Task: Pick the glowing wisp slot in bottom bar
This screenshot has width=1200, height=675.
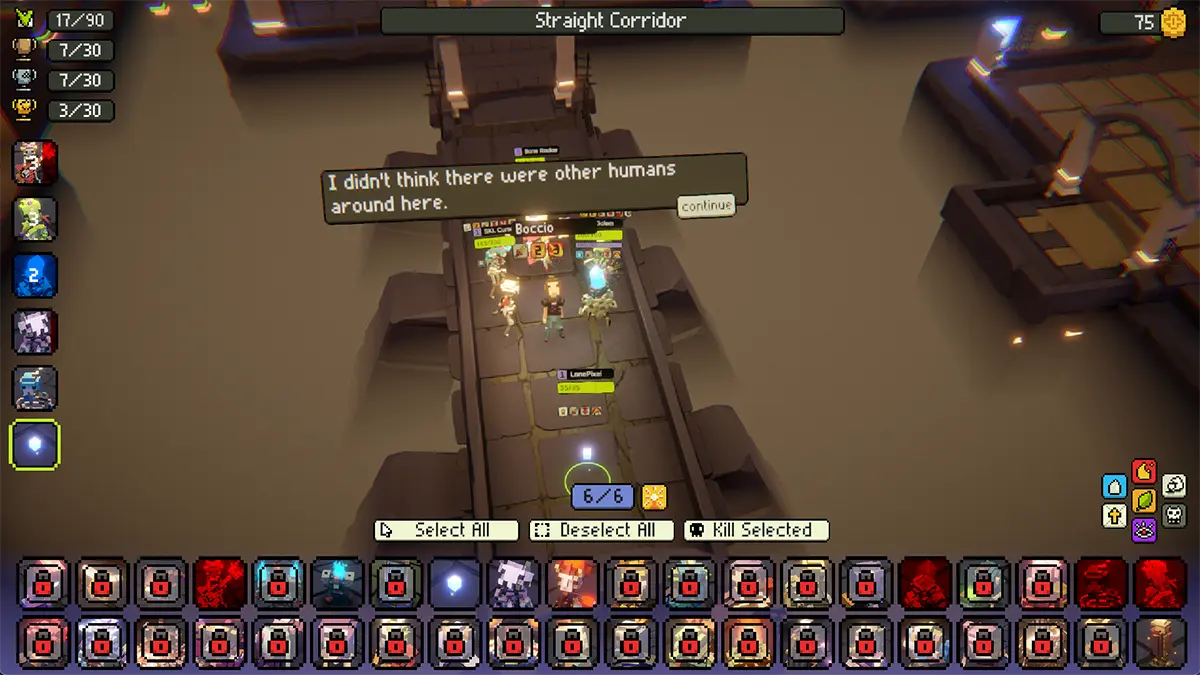Action: [455, 584]
